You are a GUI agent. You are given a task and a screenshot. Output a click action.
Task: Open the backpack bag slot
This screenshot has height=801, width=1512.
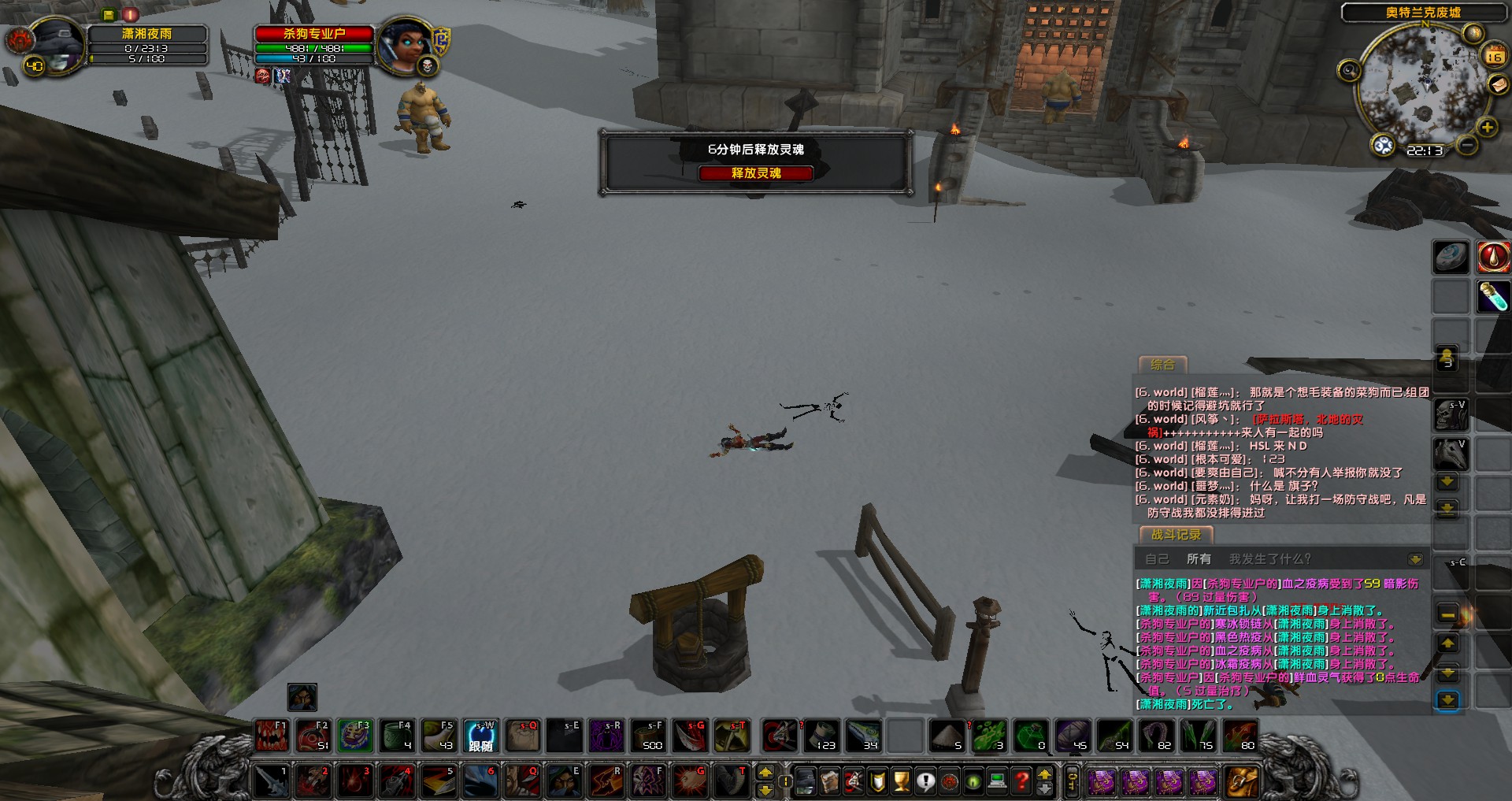[1240, 781]
